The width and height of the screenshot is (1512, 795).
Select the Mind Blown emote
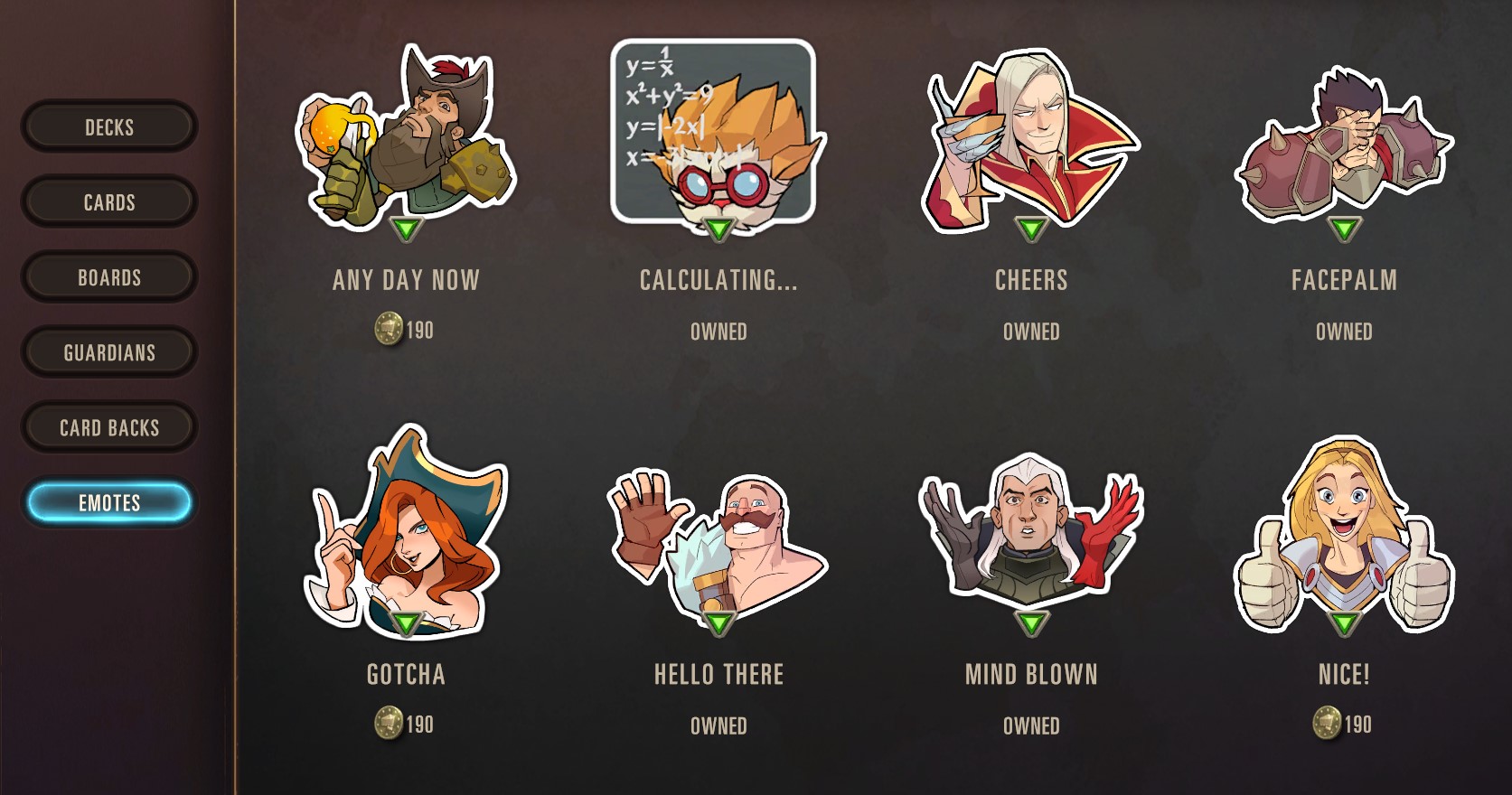[1031, 538]
